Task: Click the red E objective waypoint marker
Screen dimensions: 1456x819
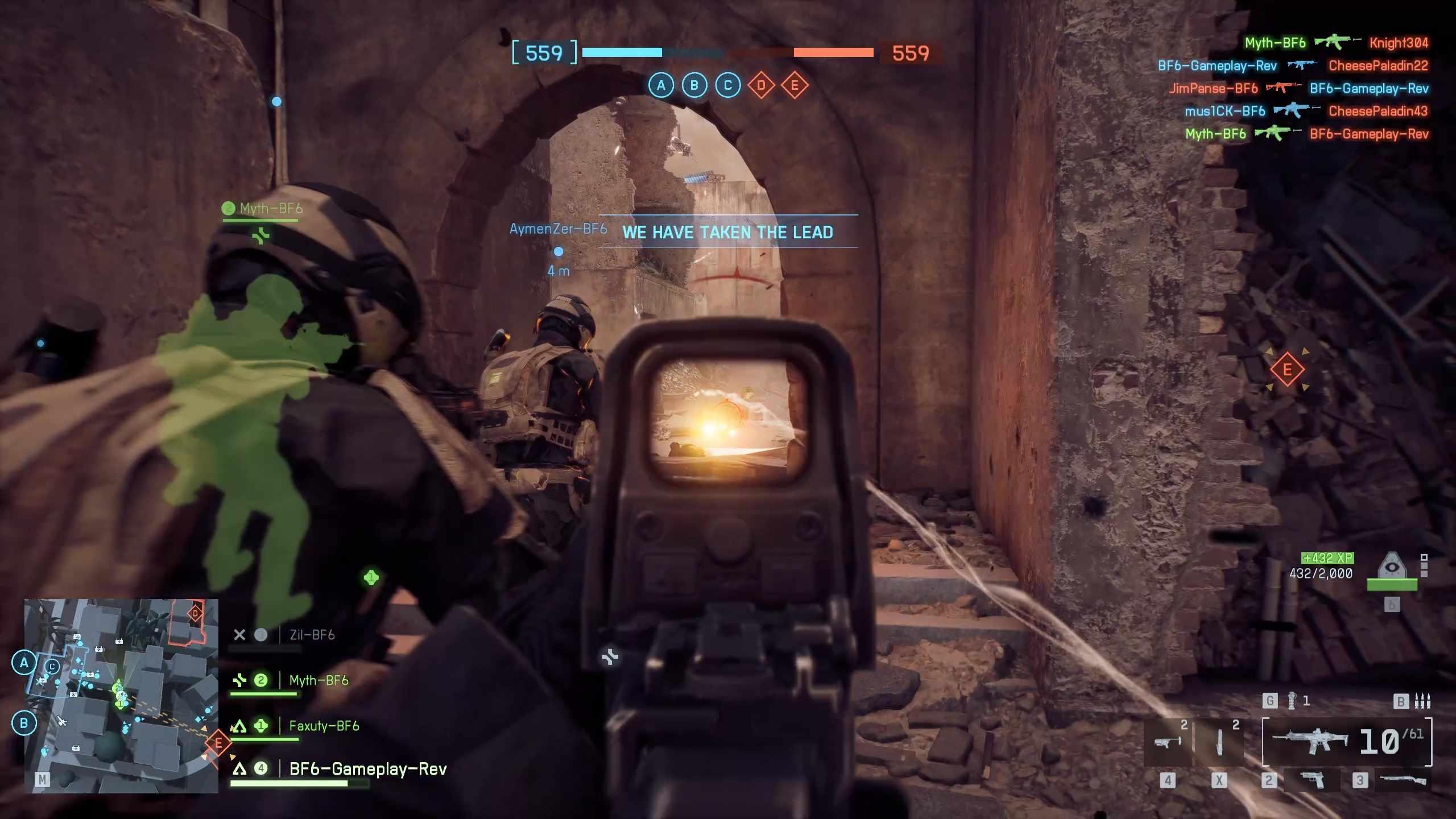Action: (x=1287, y=370)
